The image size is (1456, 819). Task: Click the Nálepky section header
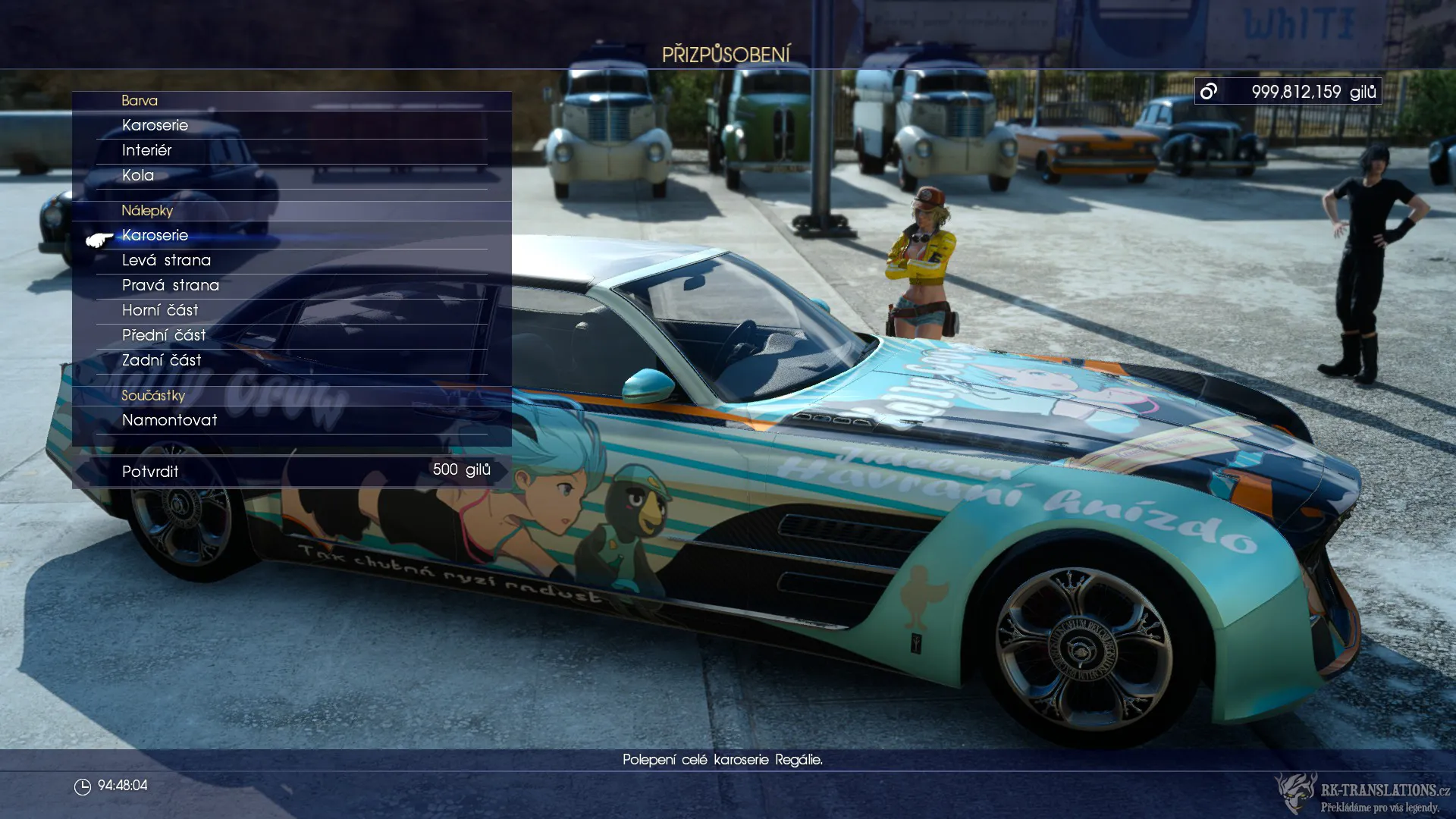click(x=148, y=211)
